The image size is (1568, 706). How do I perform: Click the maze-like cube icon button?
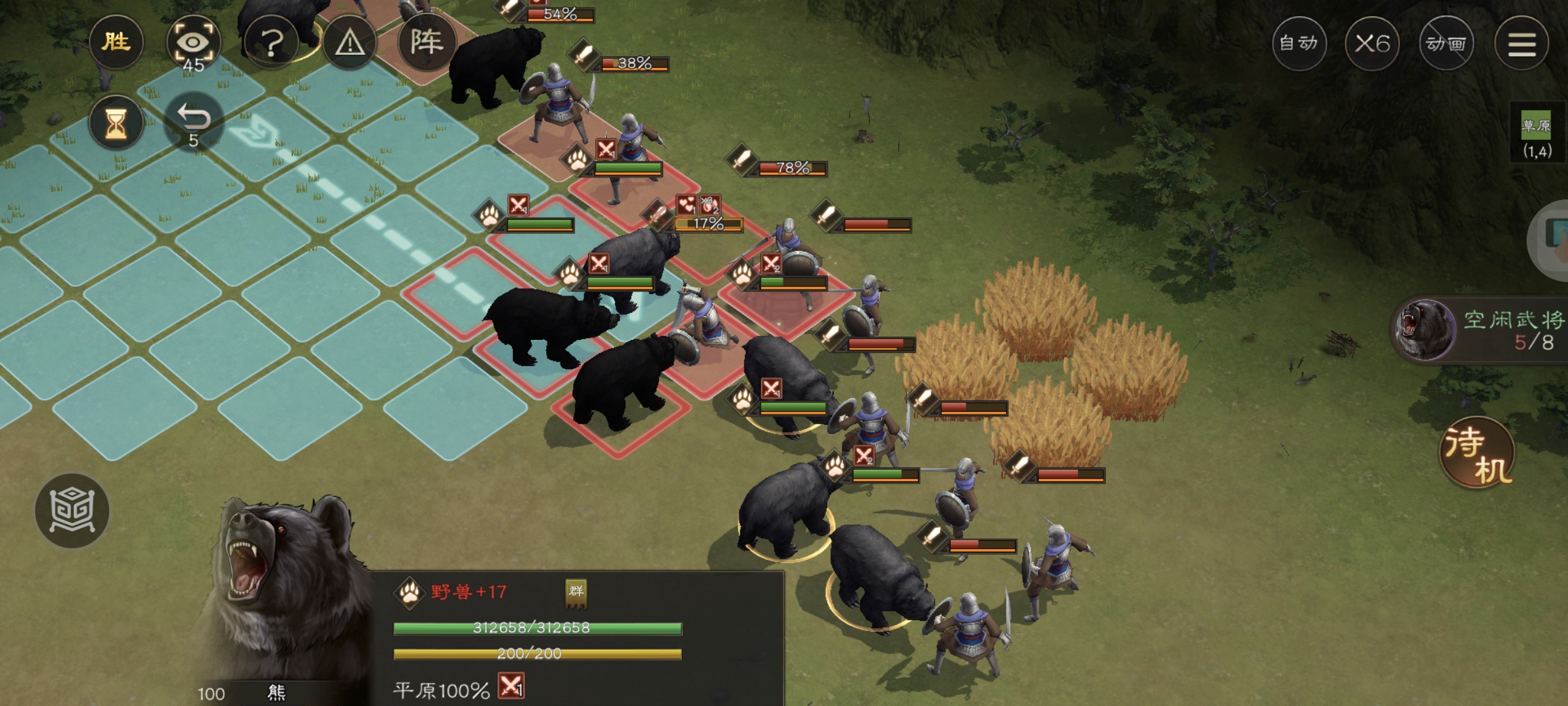[72, 511]
